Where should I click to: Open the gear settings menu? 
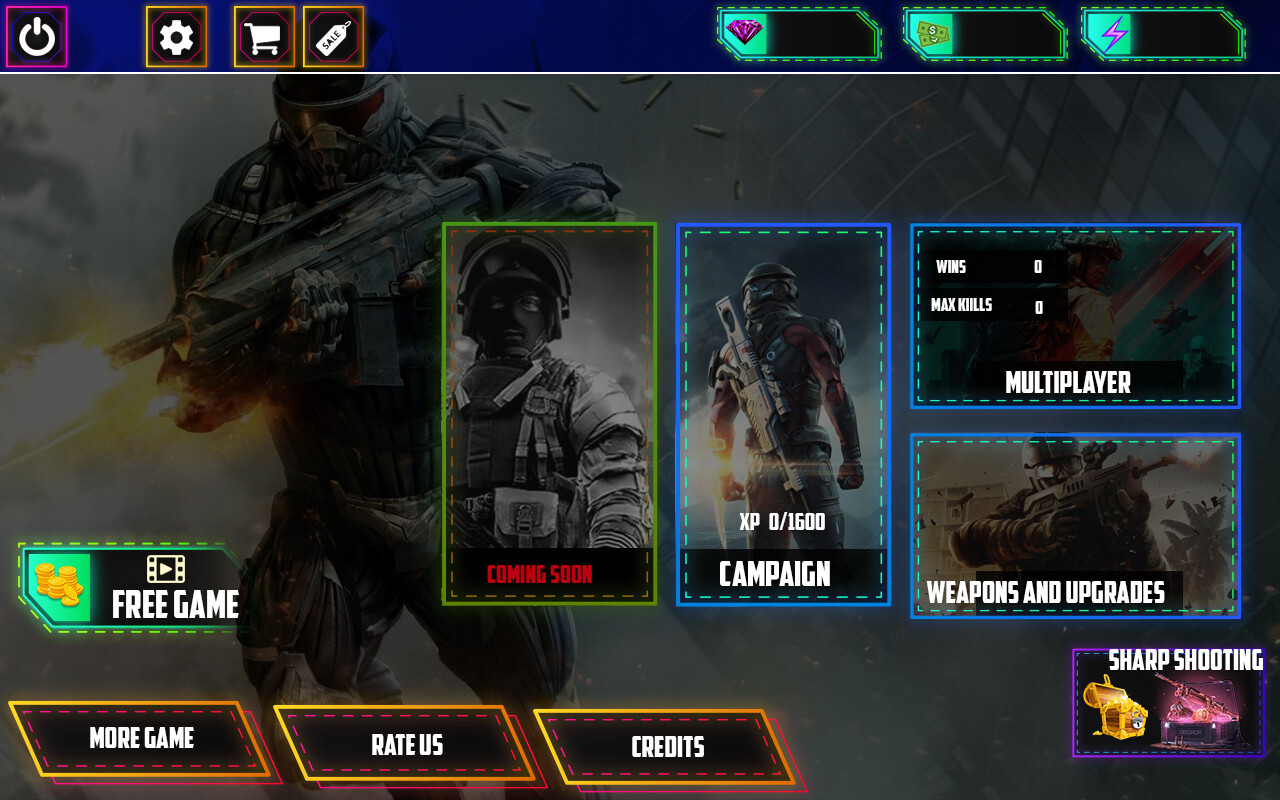[176, 37]
